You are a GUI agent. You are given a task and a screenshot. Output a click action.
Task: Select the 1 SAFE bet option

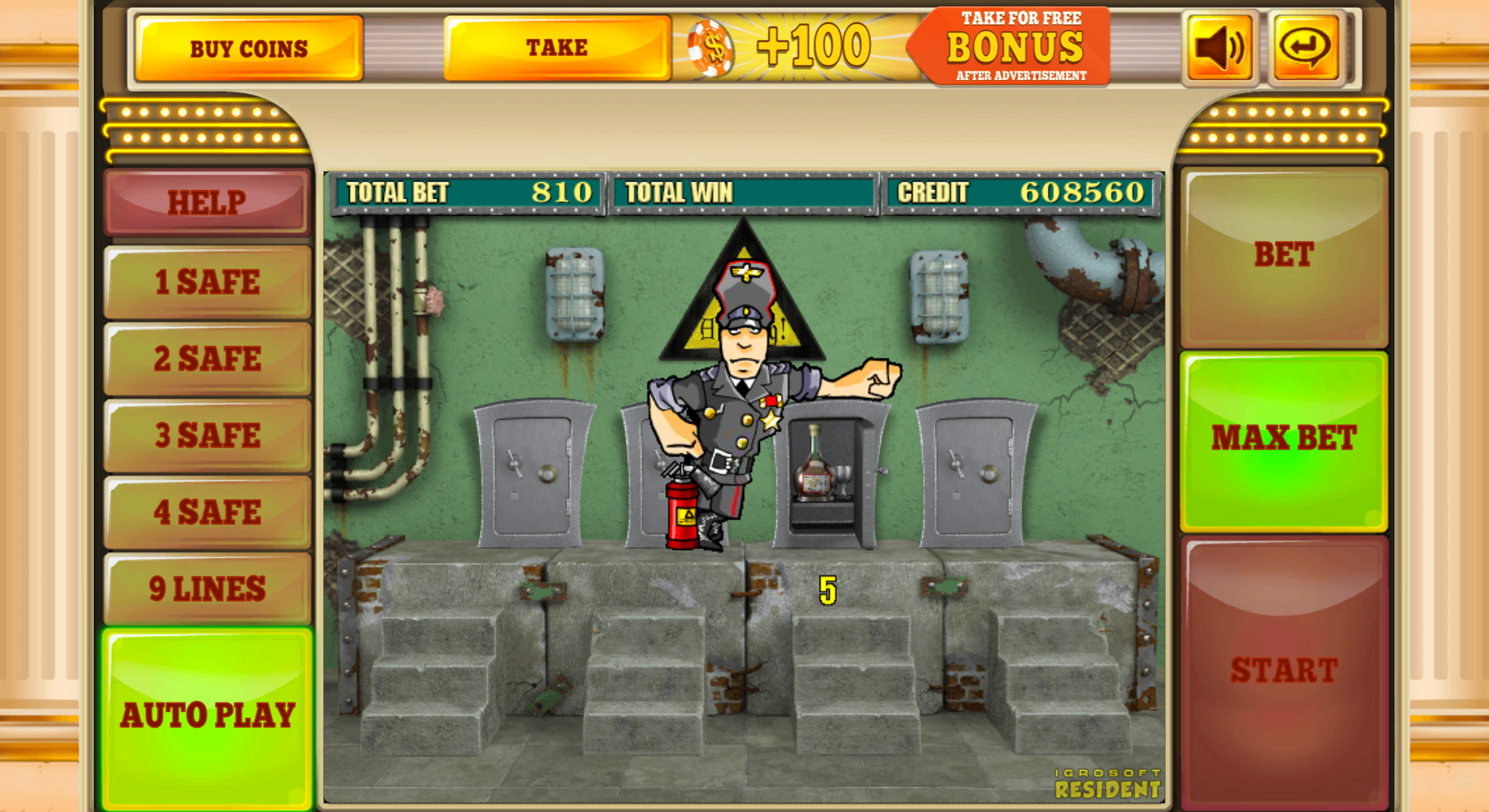pos(207,282)
